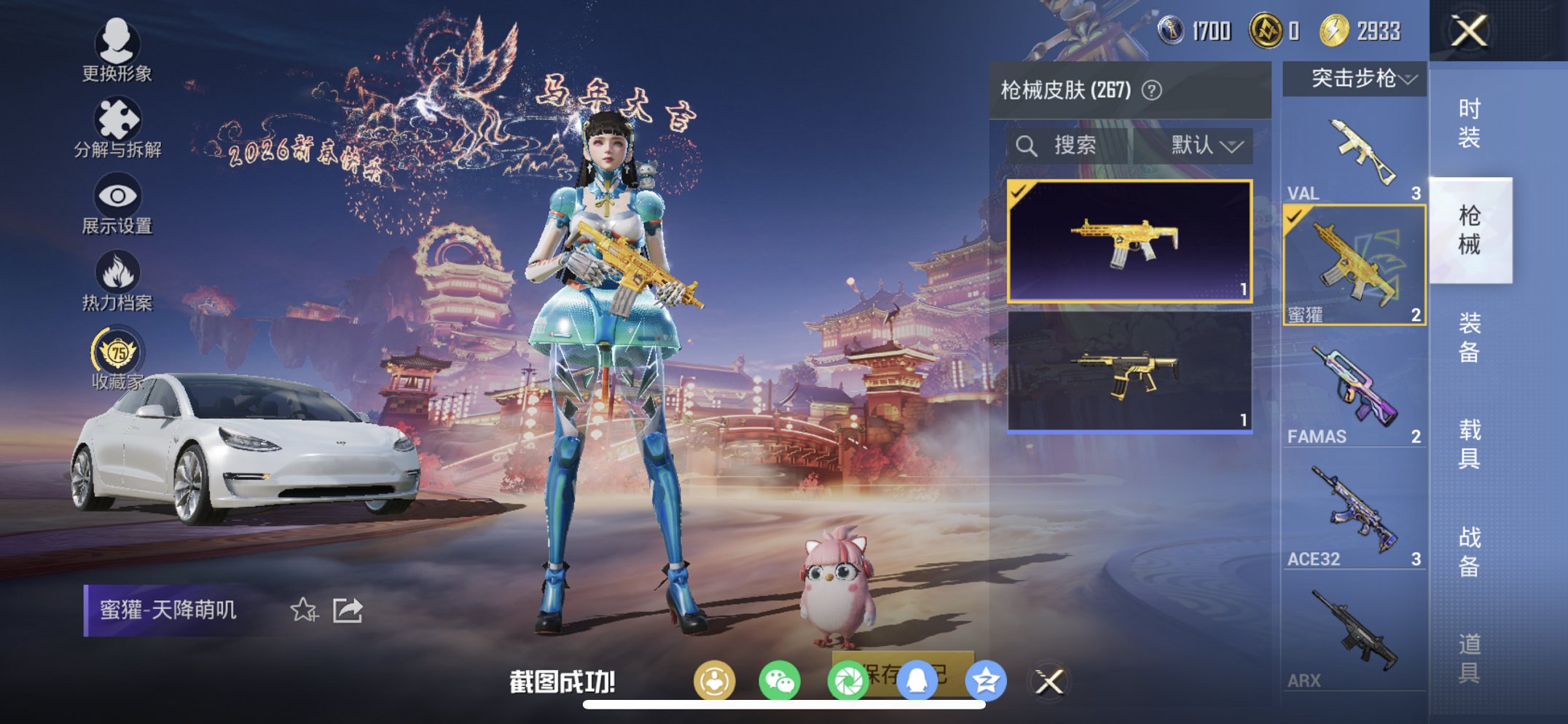Screen dimensions: 1568x724
Task: Share screenshot to WeChat
Action: coord(781,680)
